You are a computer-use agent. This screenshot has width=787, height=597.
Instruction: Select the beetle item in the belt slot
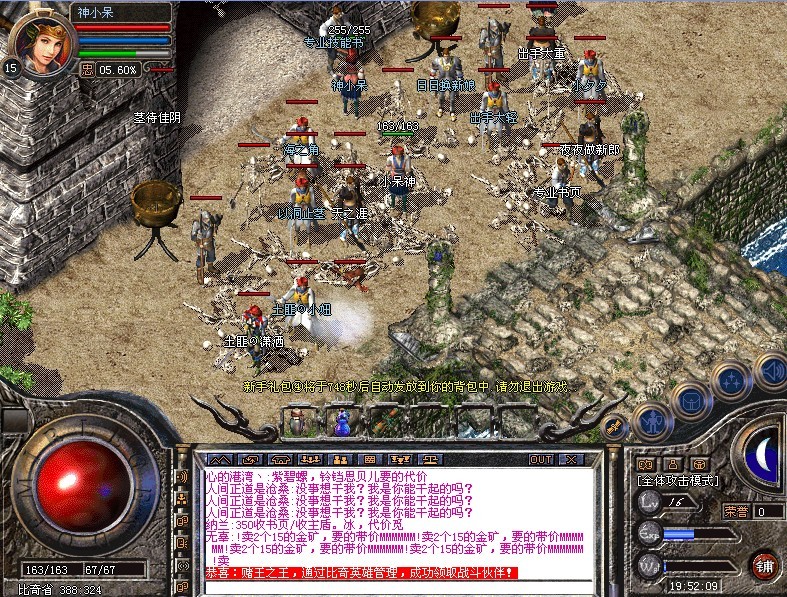[298, 422]
